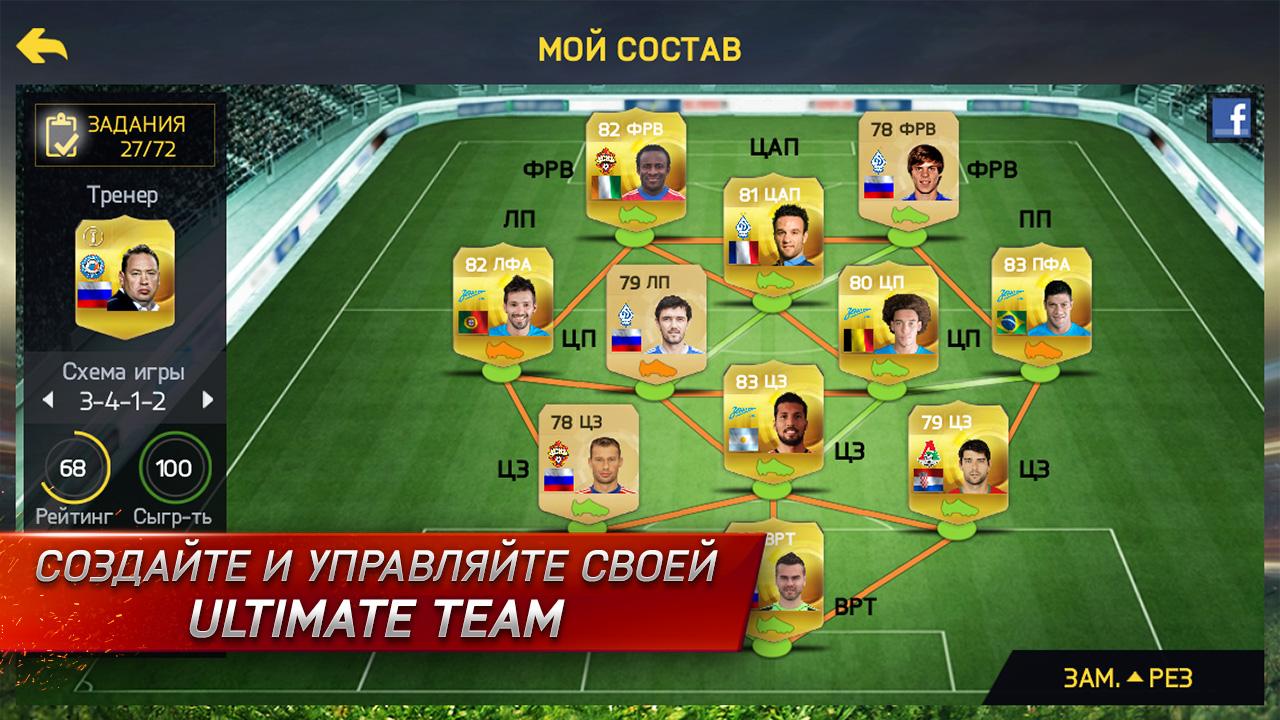The image size is (1280, 720).
Task: Choose the 83 ЦЗ defender card
Action: coord(772,422)
